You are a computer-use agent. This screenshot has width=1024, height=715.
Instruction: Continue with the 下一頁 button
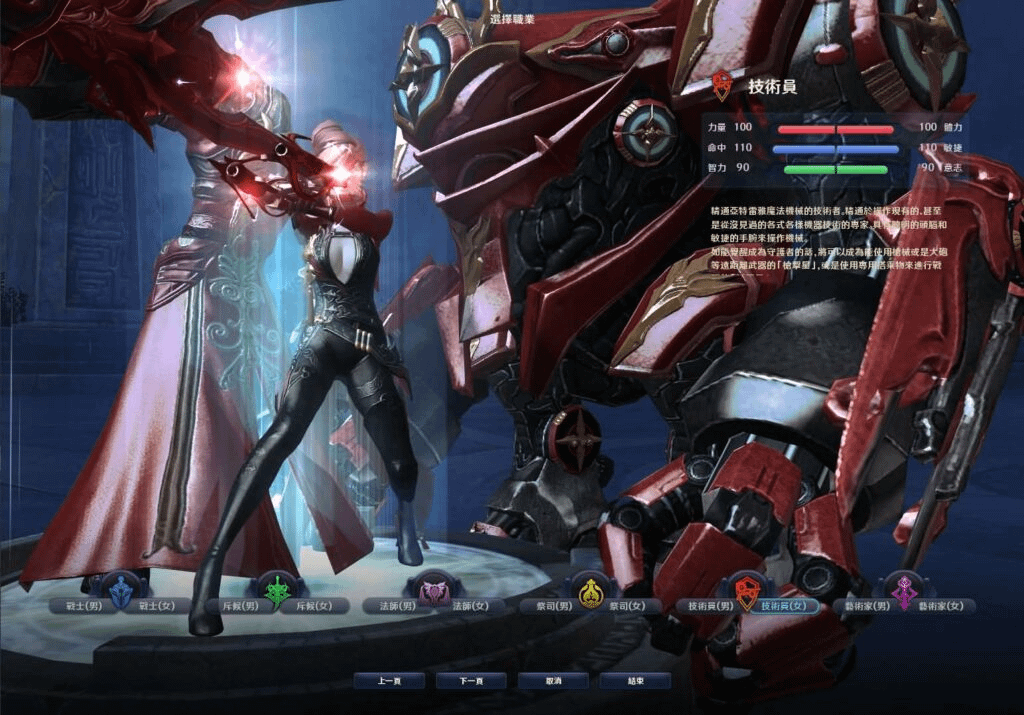coord(471,681)
